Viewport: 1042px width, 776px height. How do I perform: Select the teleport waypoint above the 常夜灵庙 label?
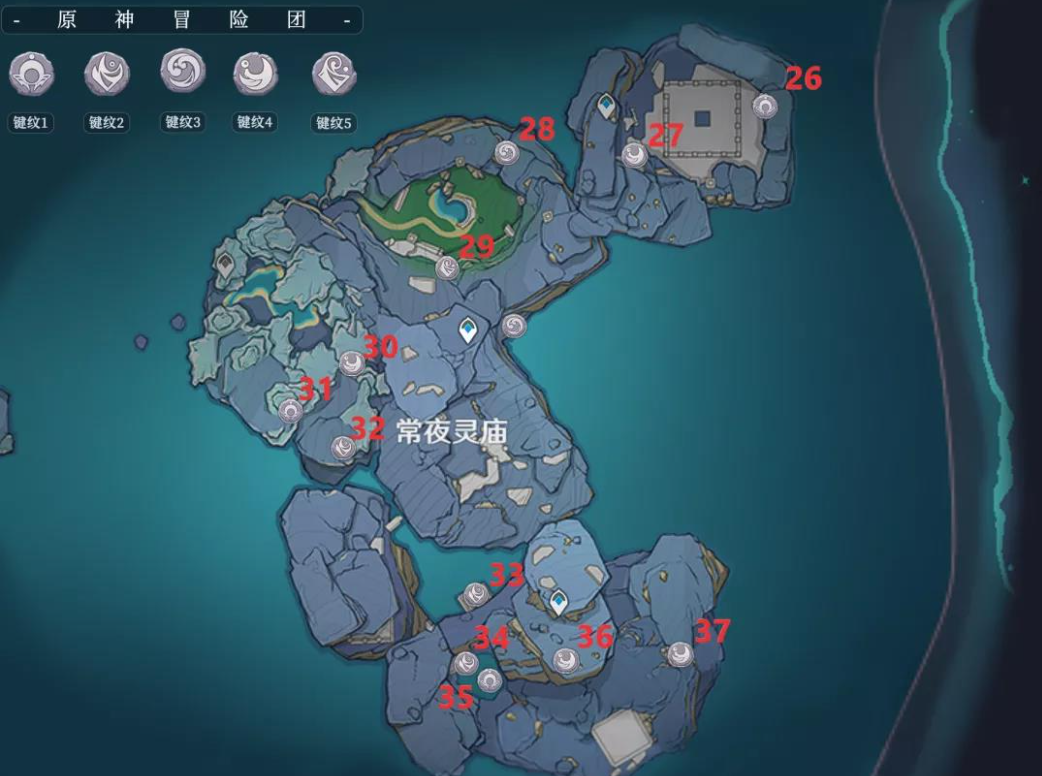tap(467, 331)
